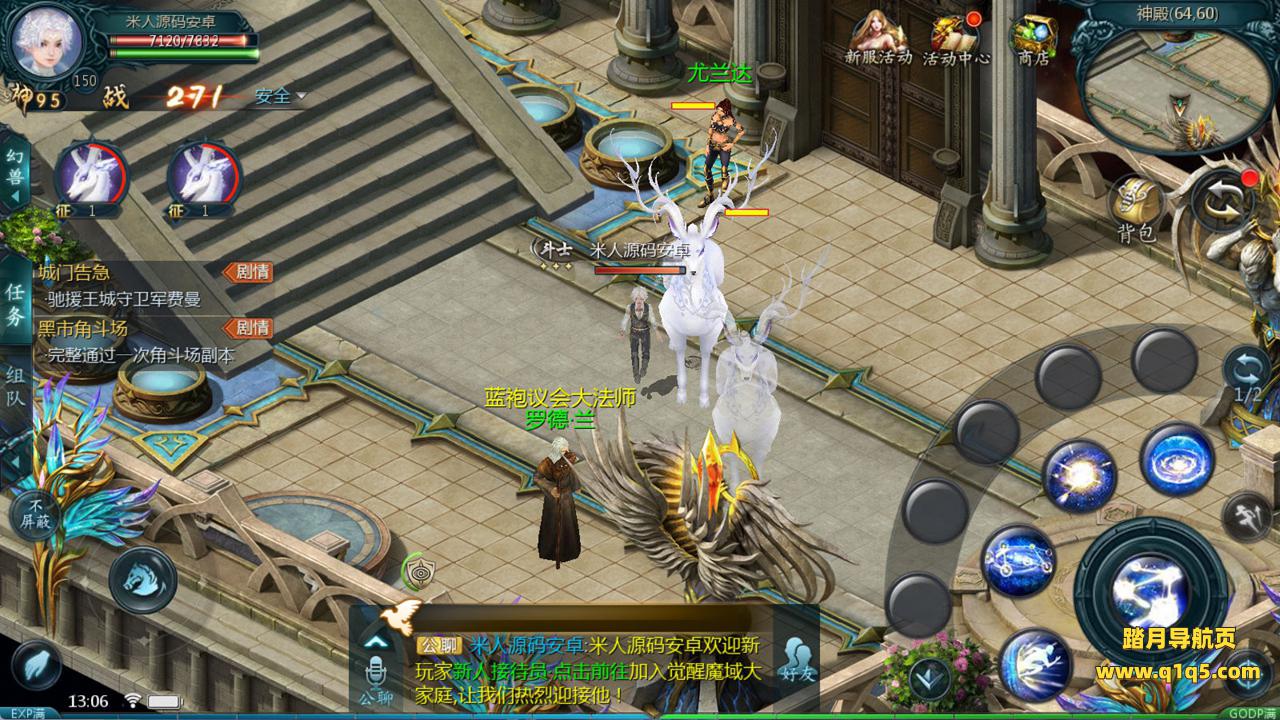Use the main lightning attack skill
This screenshot has width=1280, height=720.
(x=1155, y=587)
